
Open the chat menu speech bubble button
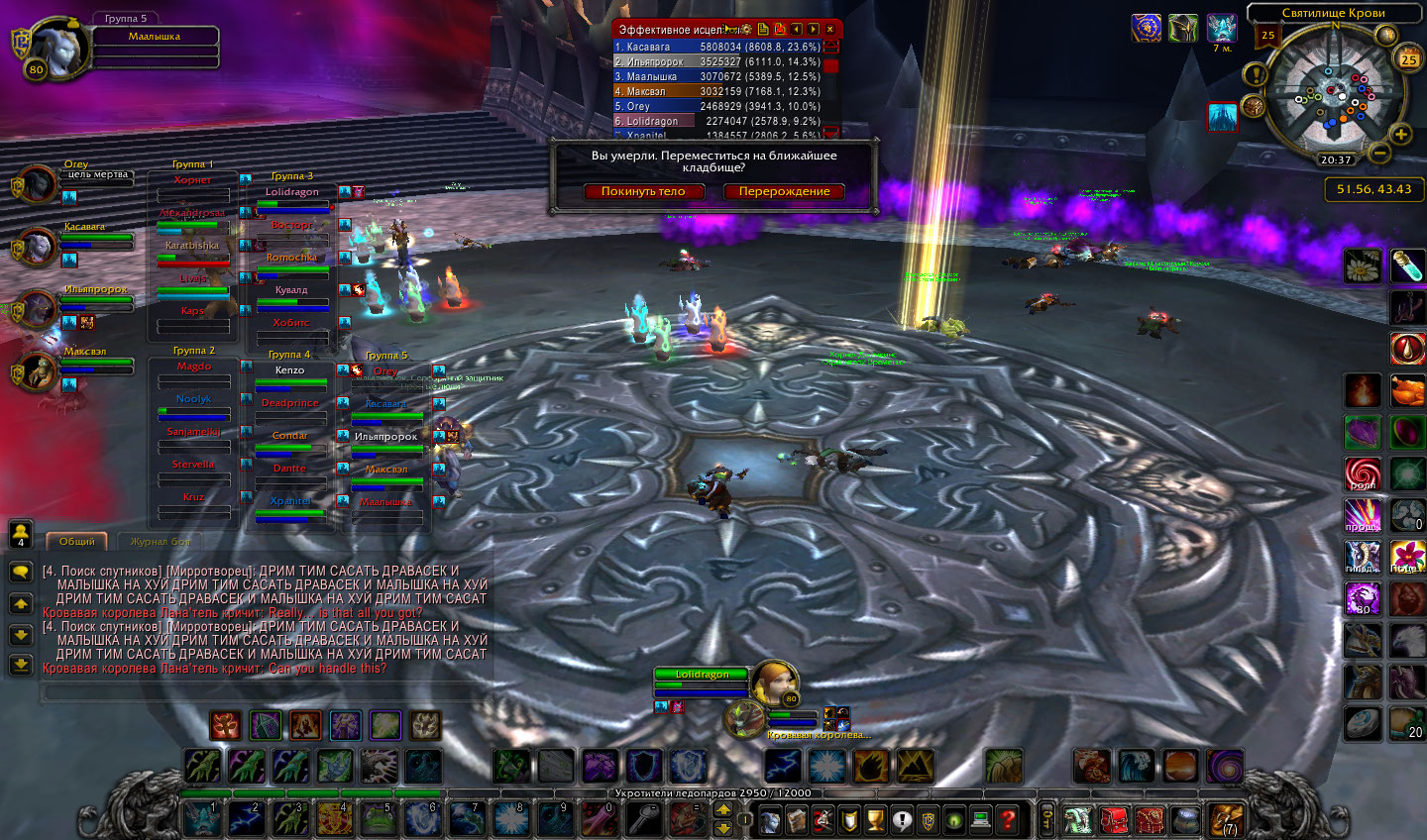tap(20, 572)
